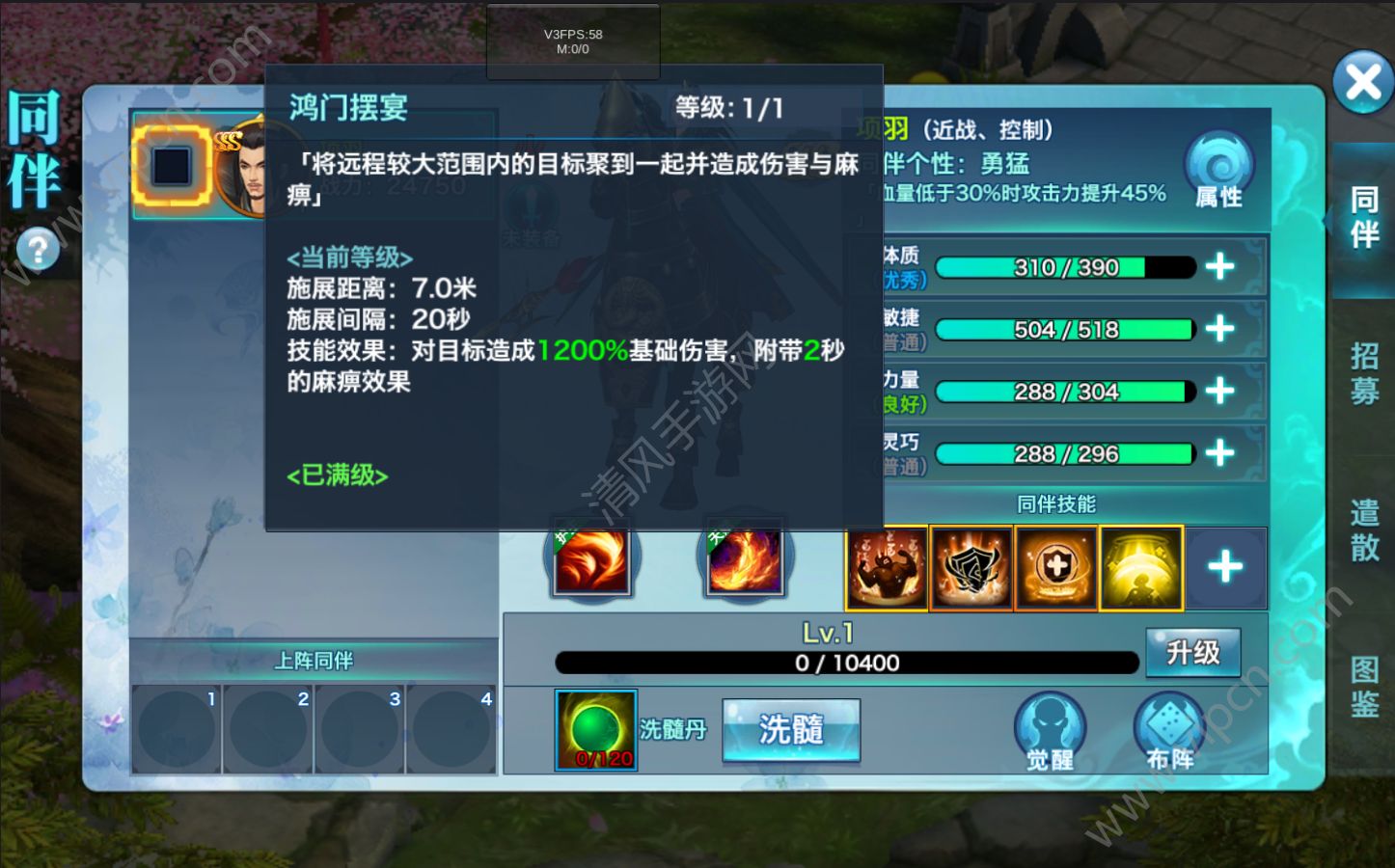Toggle the companion selection checkbox
The image size is (1395, 868).
click(x=174, y=166)
